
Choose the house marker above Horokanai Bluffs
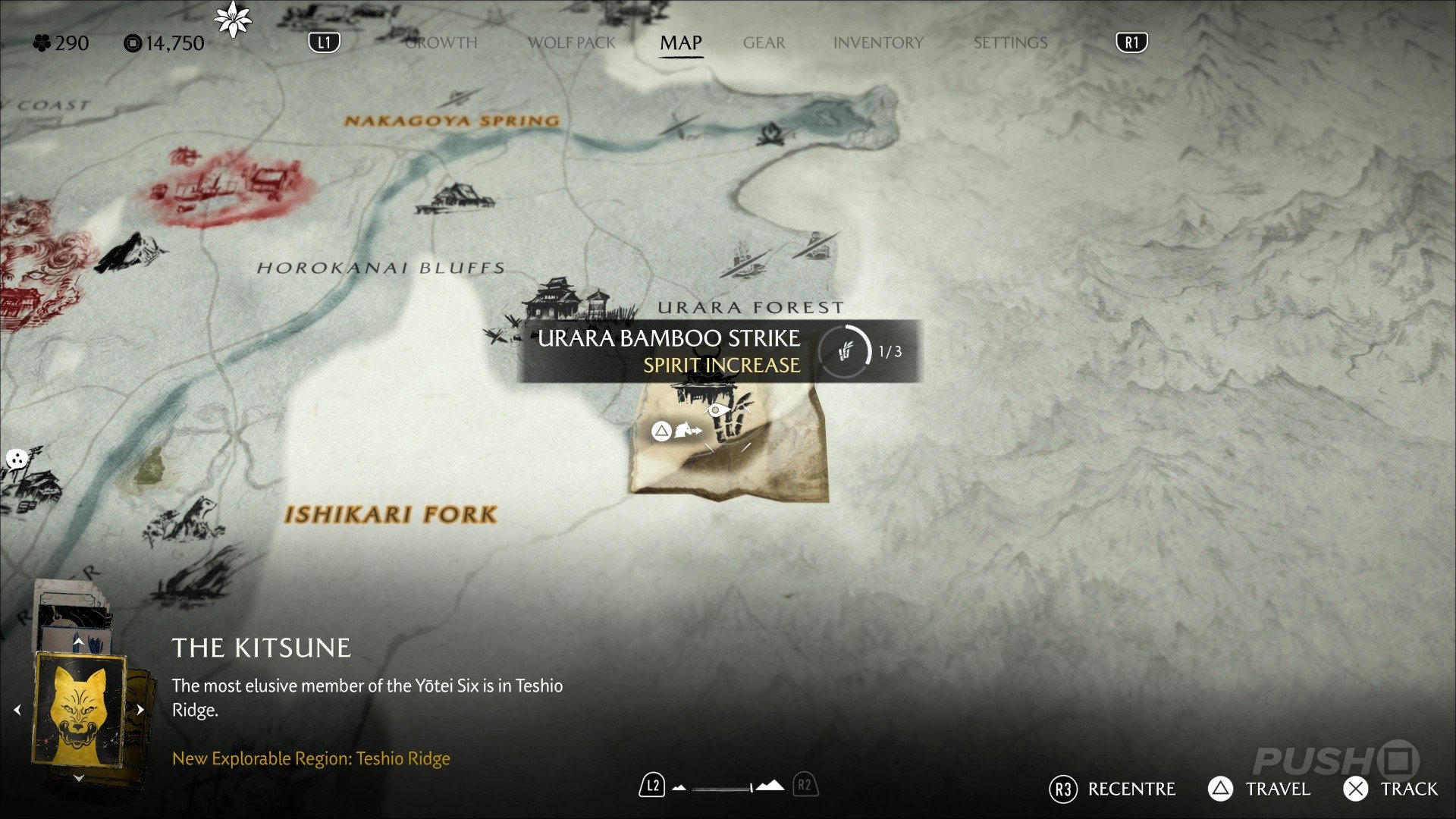(455, 199)
